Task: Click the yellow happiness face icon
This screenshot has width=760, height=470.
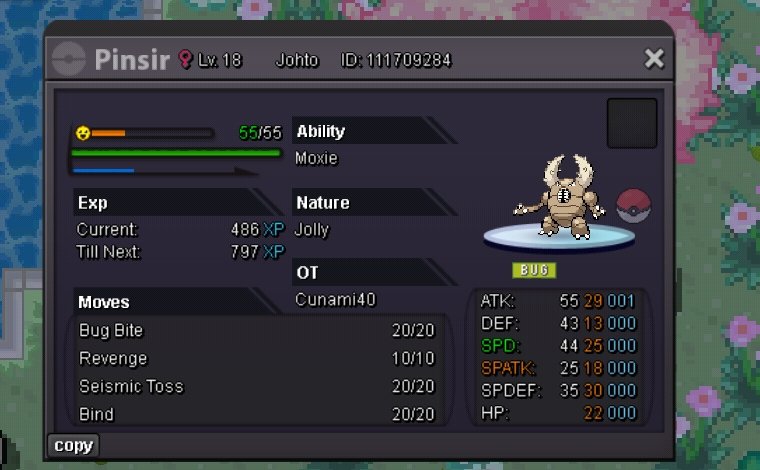Action: [83, 132]
